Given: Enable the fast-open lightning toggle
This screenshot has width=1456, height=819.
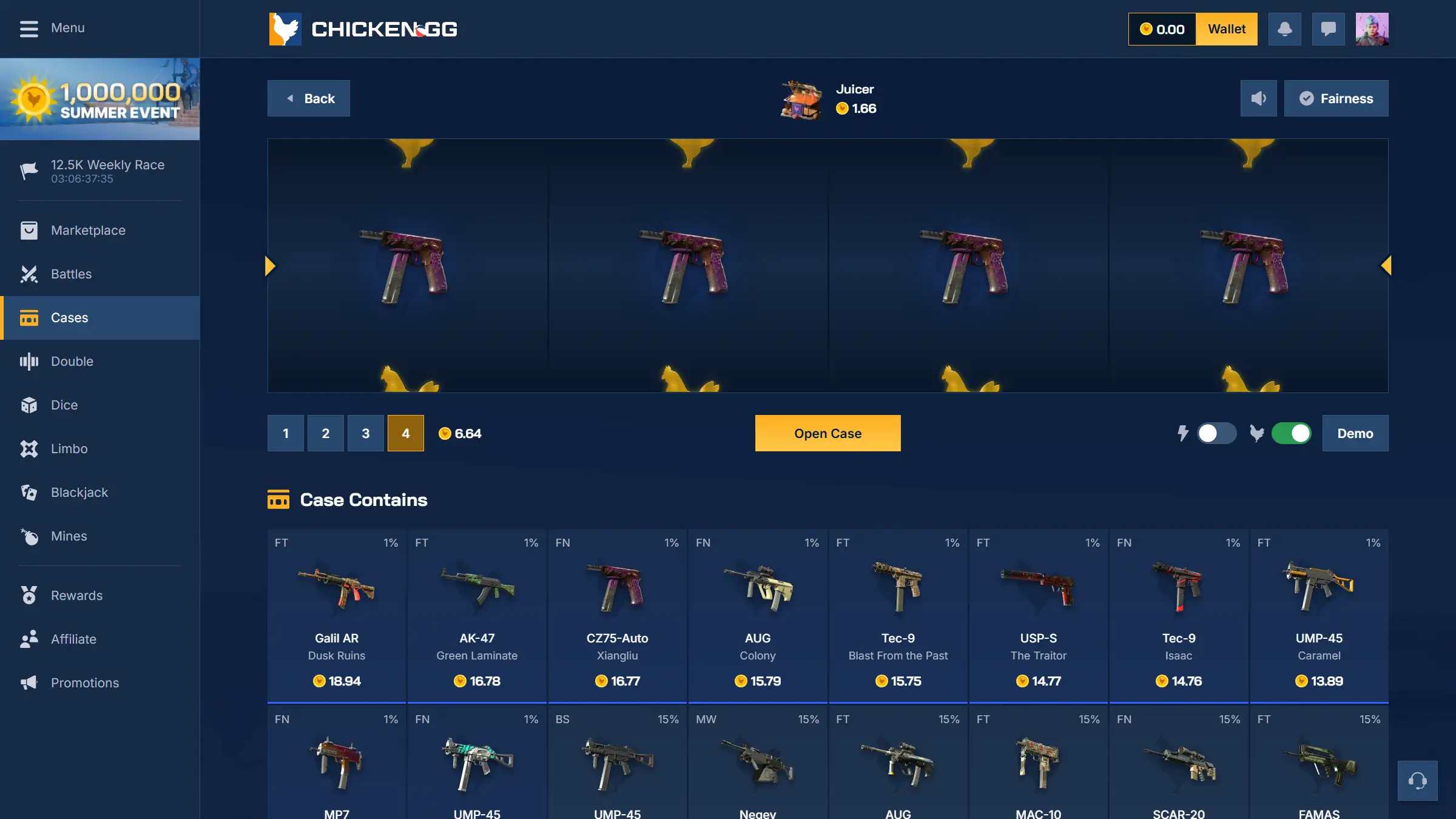Looking at the screenshot, I should (x=1217, y=433).
